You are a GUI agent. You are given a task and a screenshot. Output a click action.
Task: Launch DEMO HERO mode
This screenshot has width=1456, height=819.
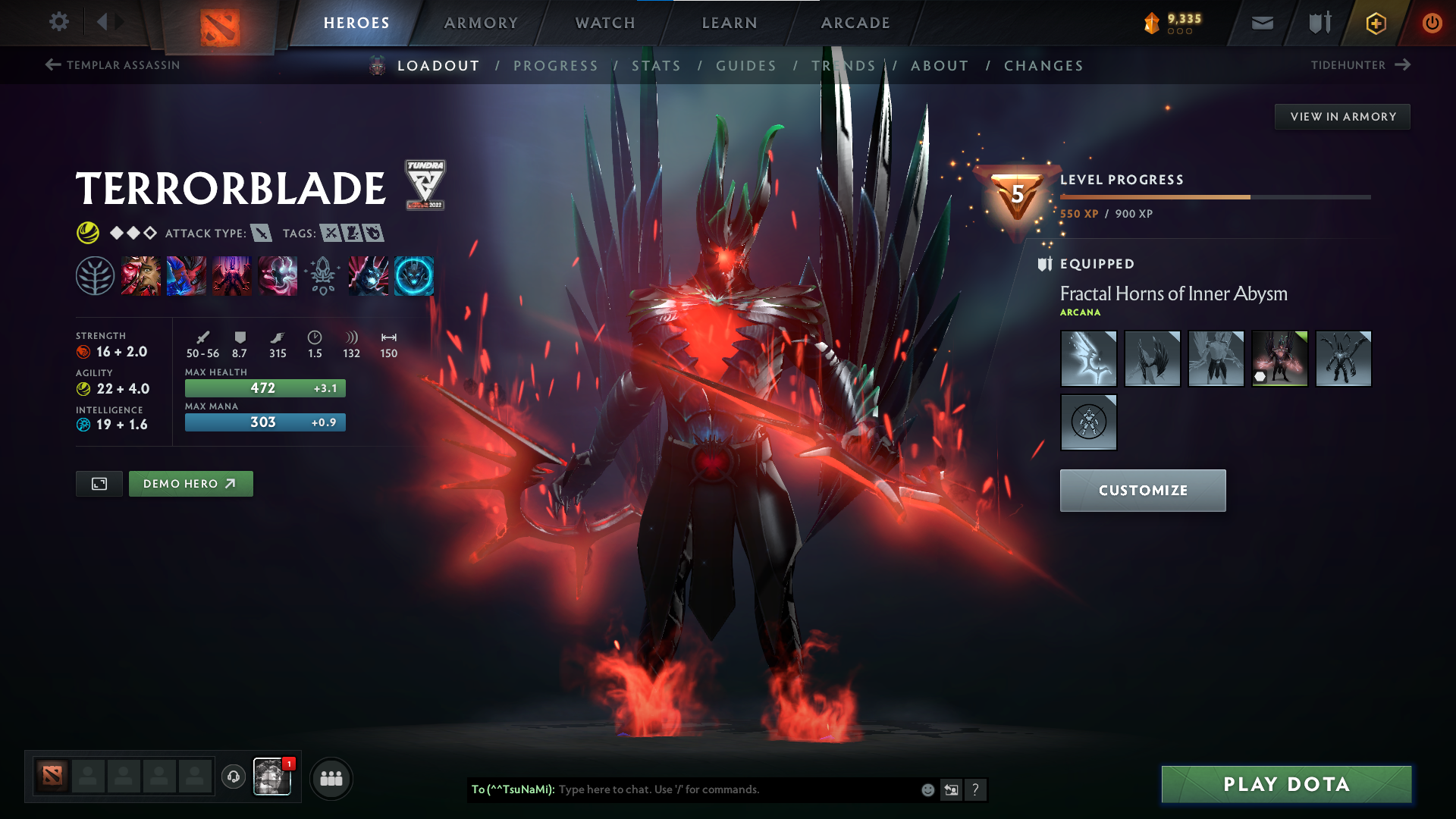coord(190,483)
